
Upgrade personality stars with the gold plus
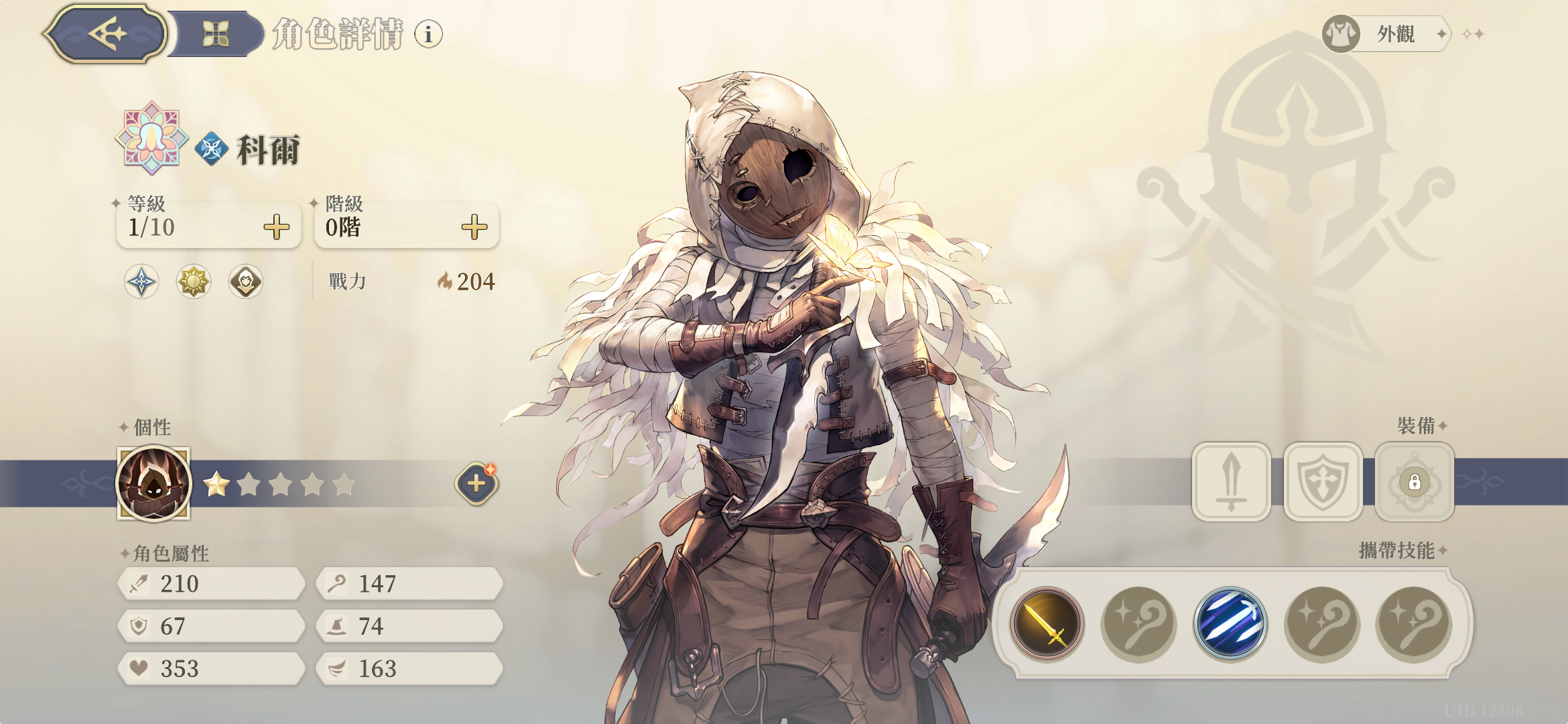476,483
